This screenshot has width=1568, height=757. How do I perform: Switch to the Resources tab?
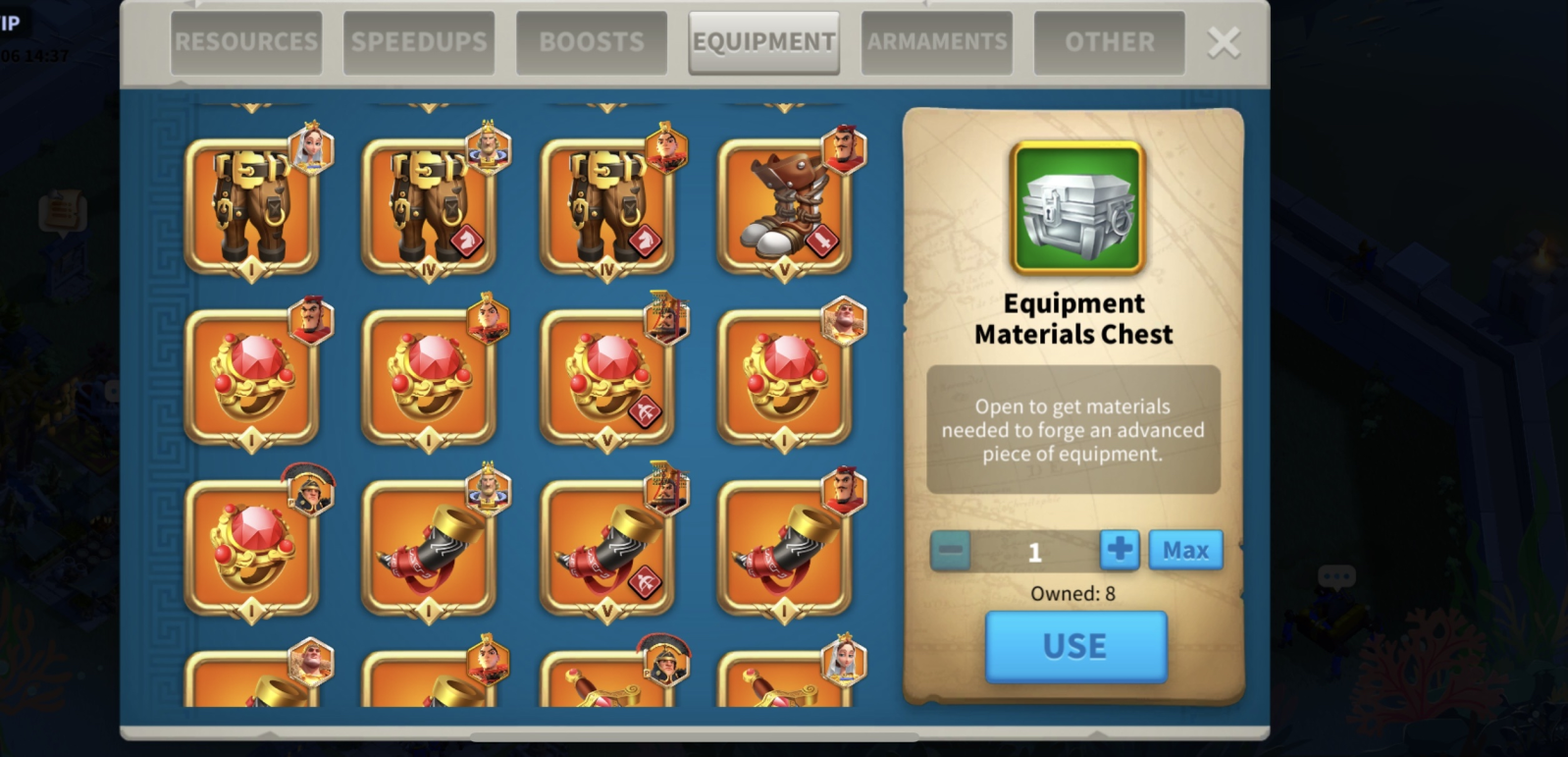[x=246, y=42]
